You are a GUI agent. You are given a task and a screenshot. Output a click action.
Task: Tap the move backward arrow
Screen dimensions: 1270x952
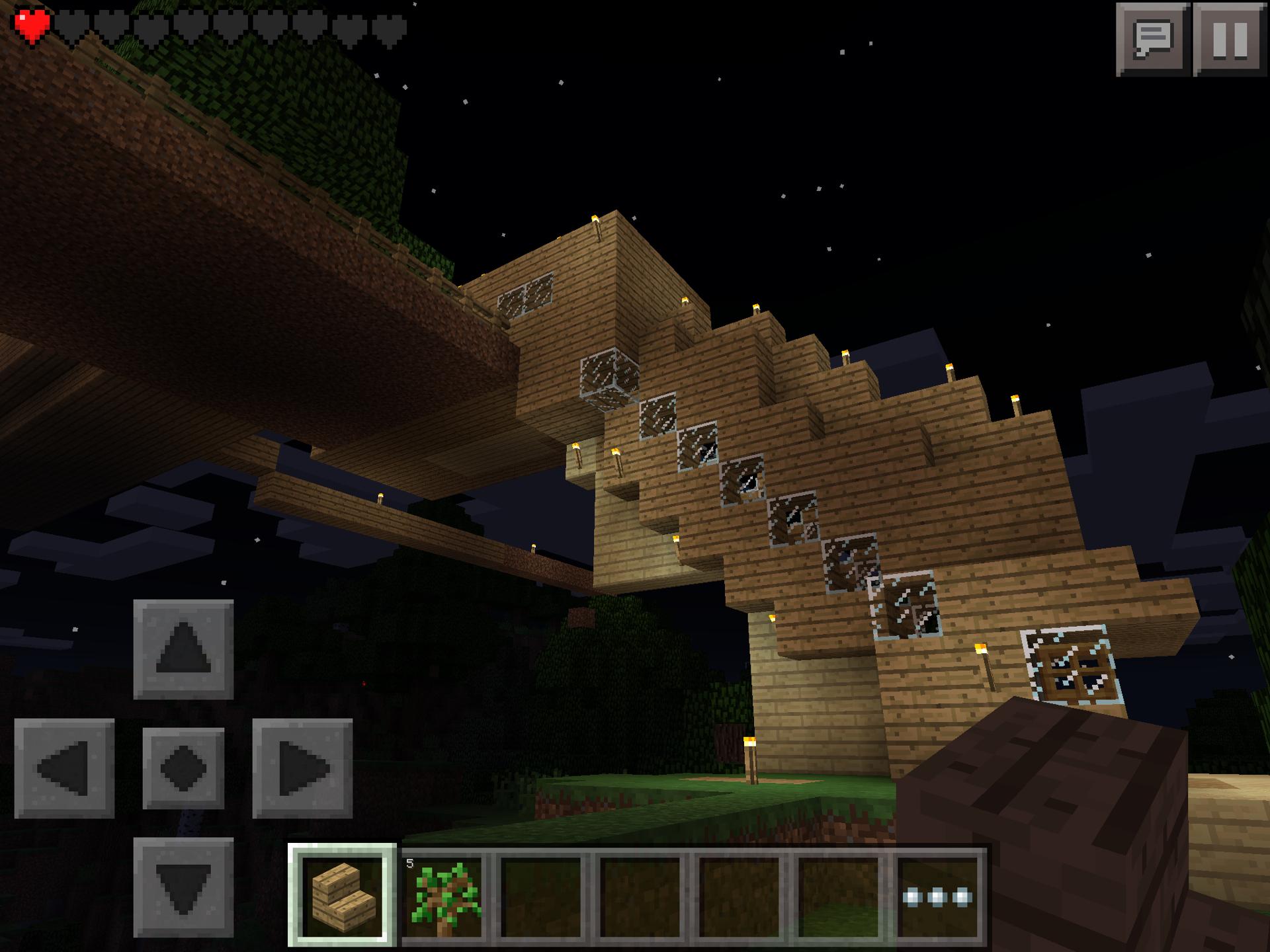click(x=183, y=887)
